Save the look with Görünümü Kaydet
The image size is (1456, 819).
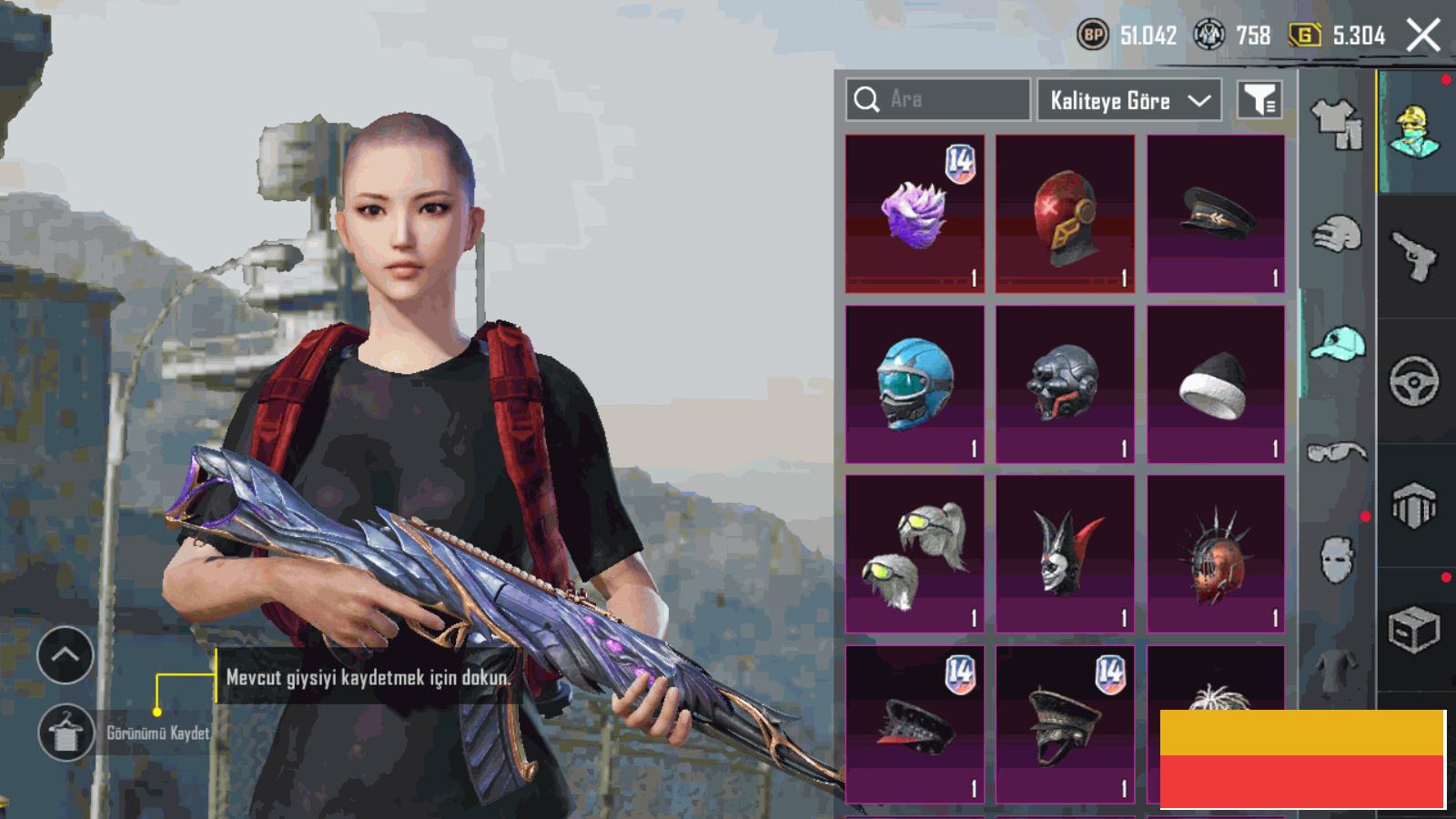click(x=66, y=733)
